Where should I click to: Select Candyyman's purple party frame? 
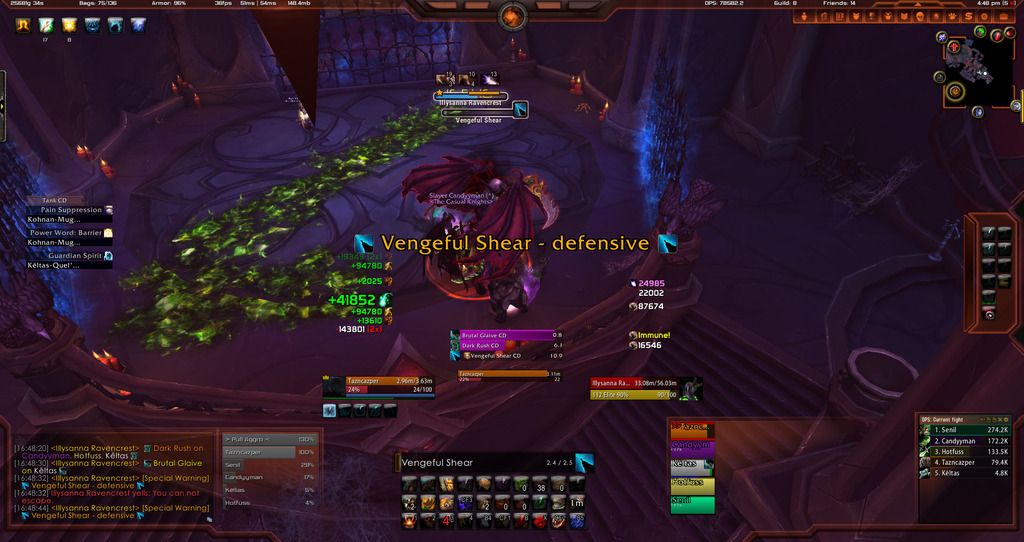click(693, 445)
